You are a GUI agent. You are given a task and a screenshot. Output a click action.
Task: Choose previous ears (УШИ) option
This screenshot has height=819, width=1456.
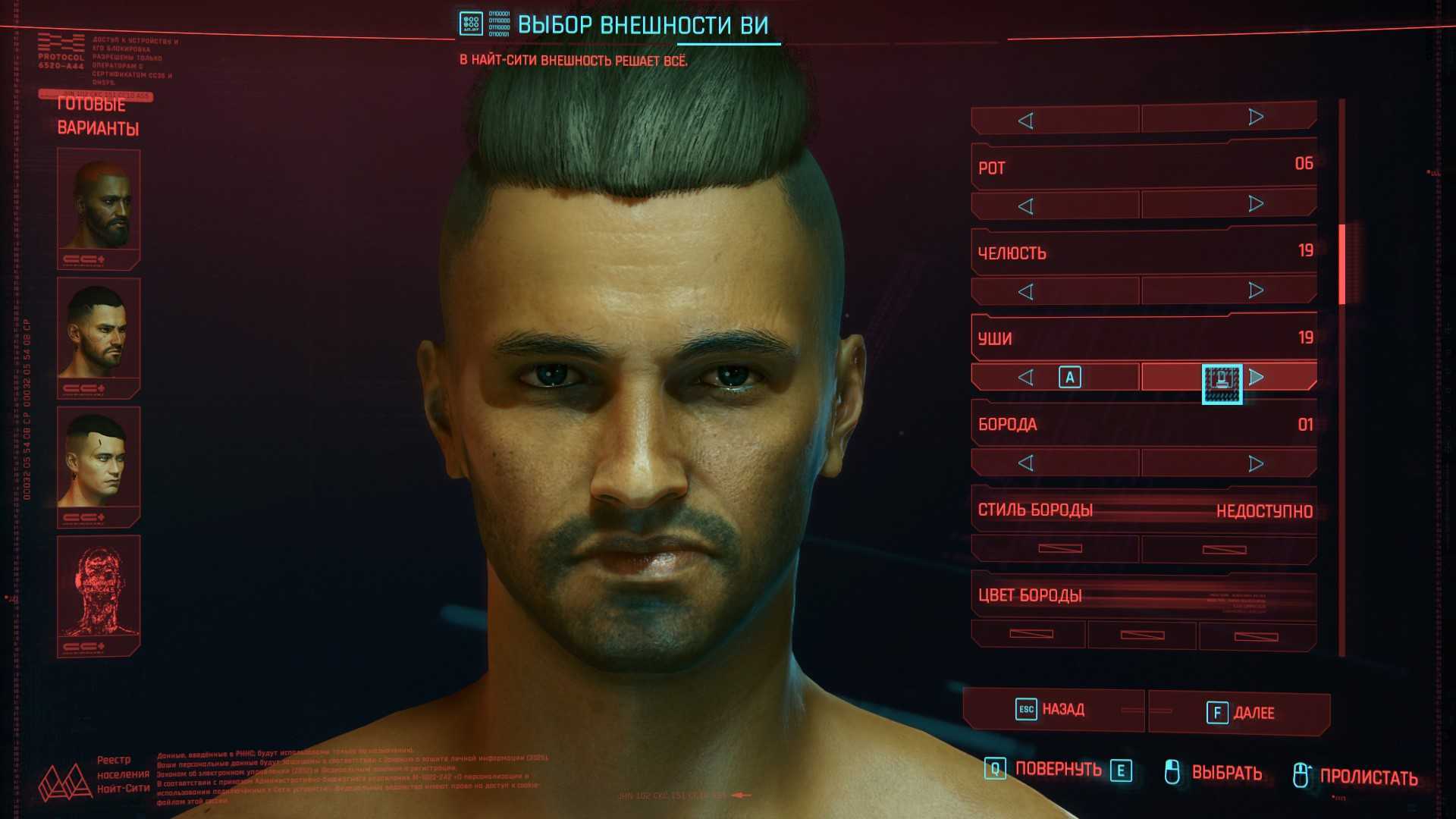coord(1026,378)
